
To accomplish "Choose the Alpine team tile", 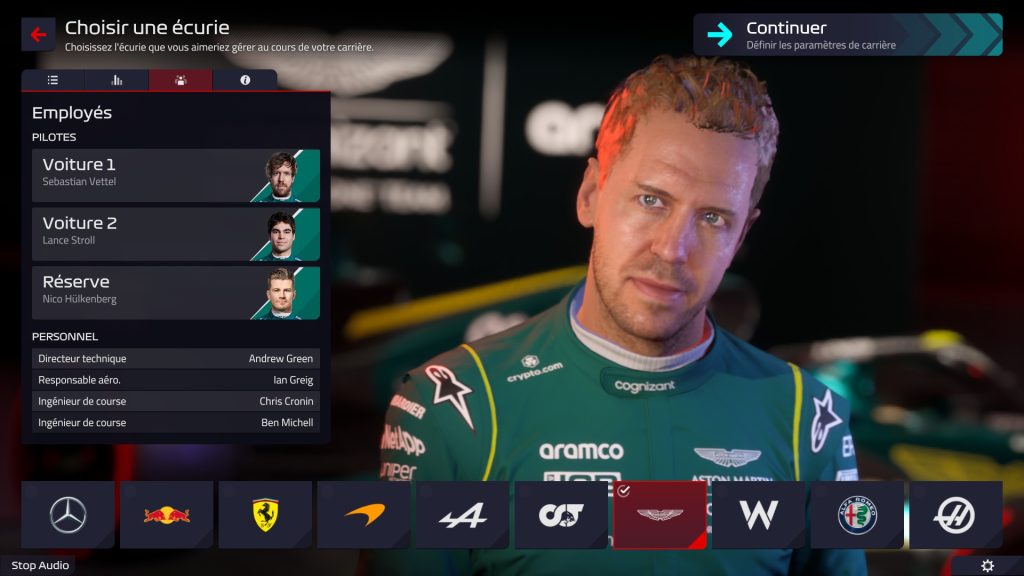I will click(463, 515).
